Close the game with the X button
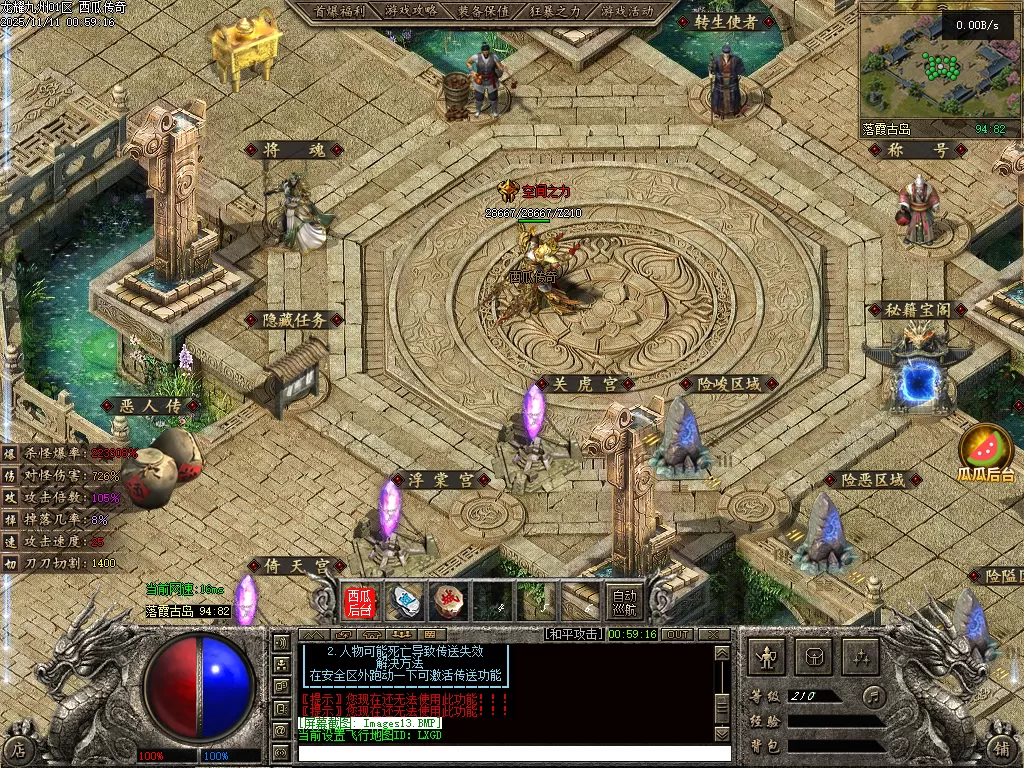Image resolution: width=1024 pixels, height=768 pixels. [714, 634]
